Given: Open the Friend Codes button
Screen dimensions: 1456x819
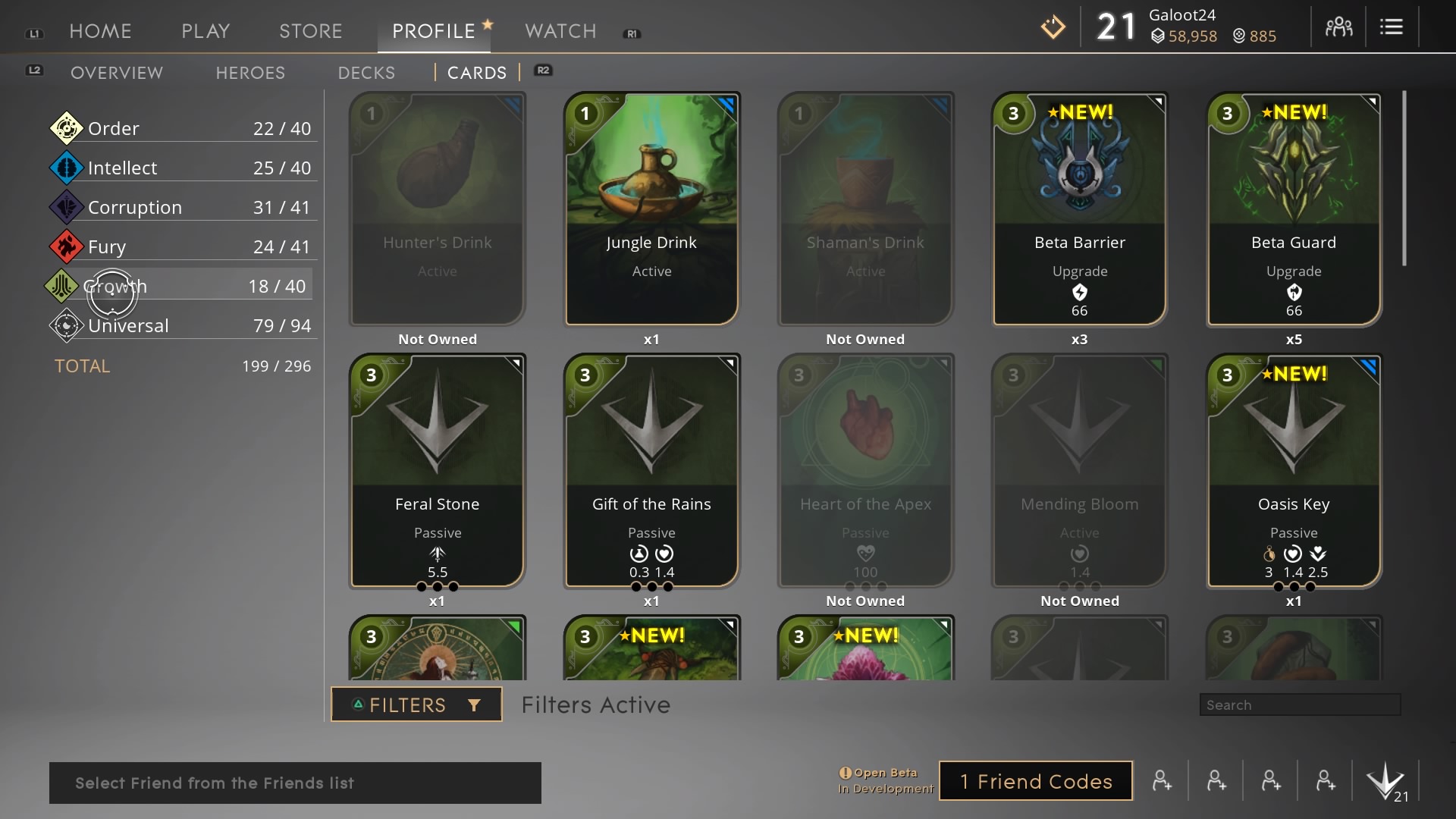Looking at the screenshot, I should pos(1036,781).
